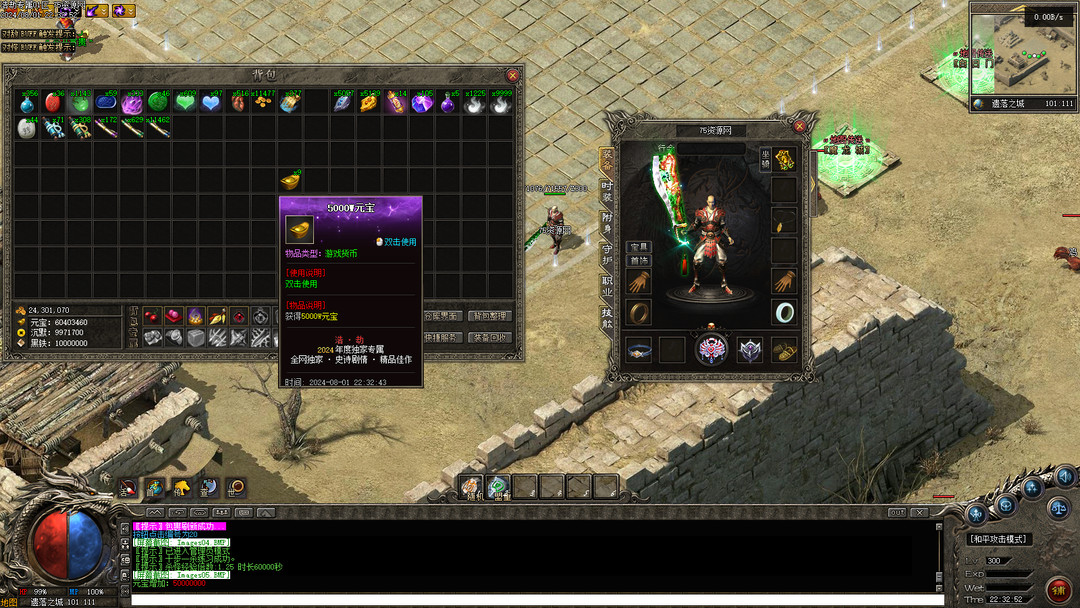
Task: Open the 技能 skills tab
Action: point(607,318)
